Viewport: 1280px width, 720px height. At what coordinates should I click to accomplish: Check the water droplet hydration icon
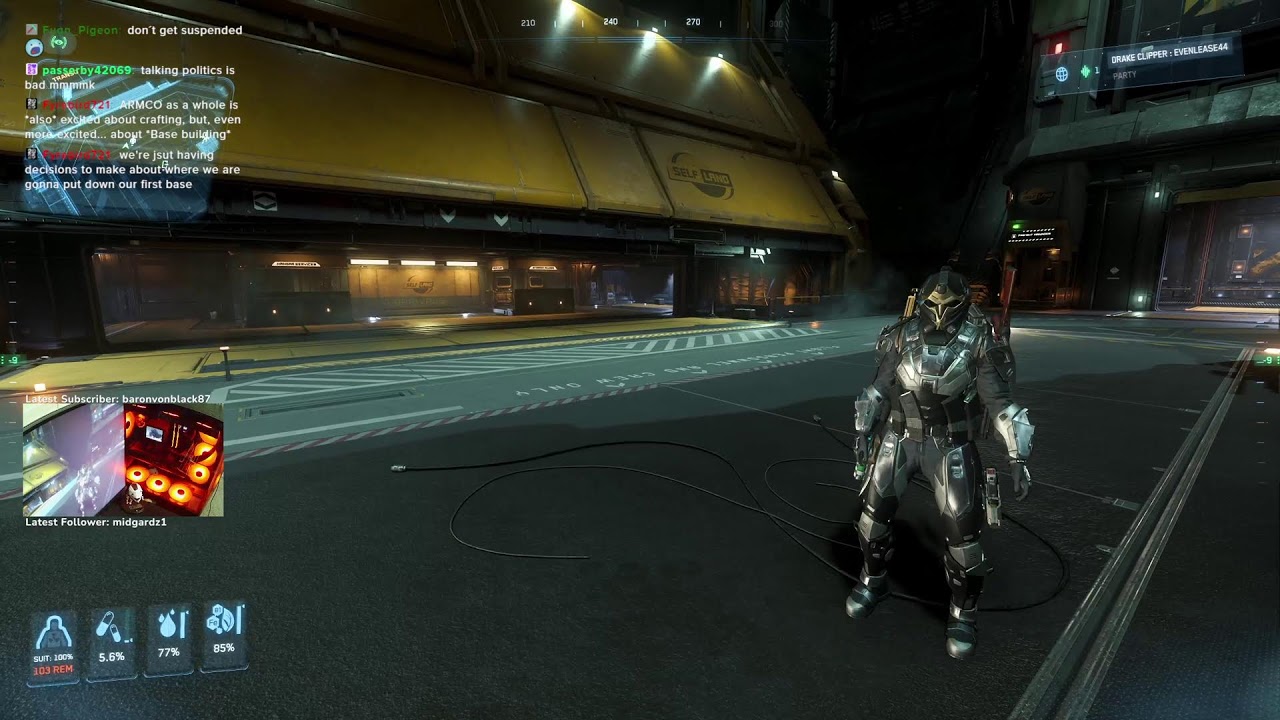pos(168,626)
